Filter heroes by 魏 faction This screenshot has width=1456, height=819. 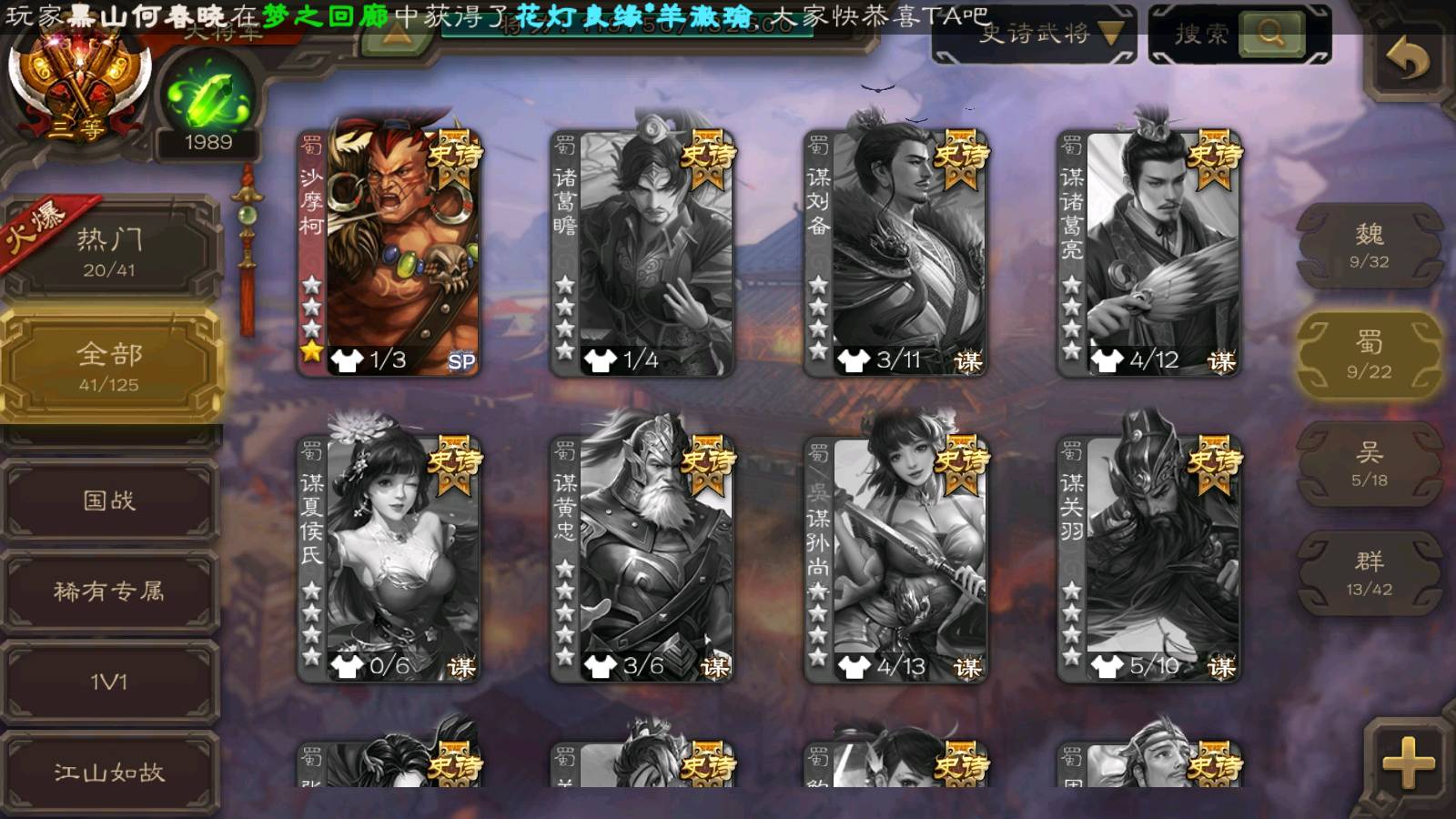pos(1369,246)
